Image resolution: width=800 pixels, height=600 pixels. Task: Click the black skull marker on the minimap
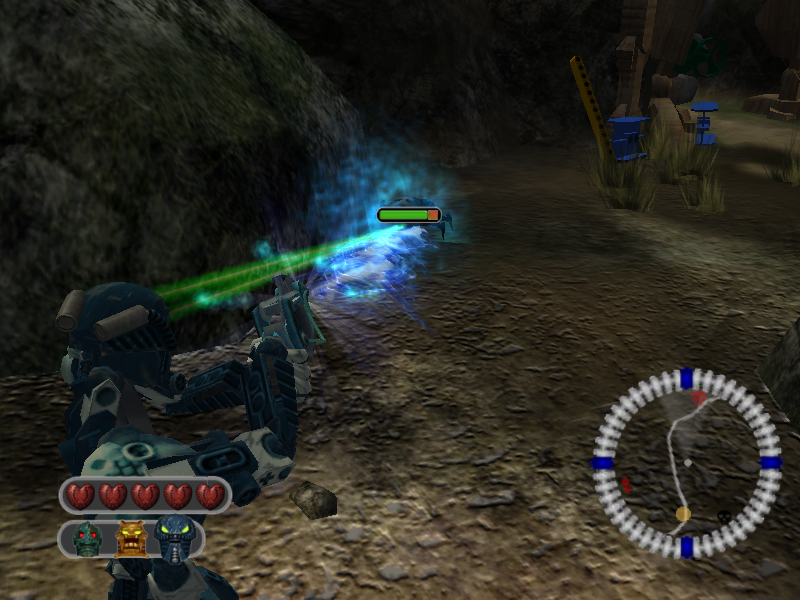(722, 517)
